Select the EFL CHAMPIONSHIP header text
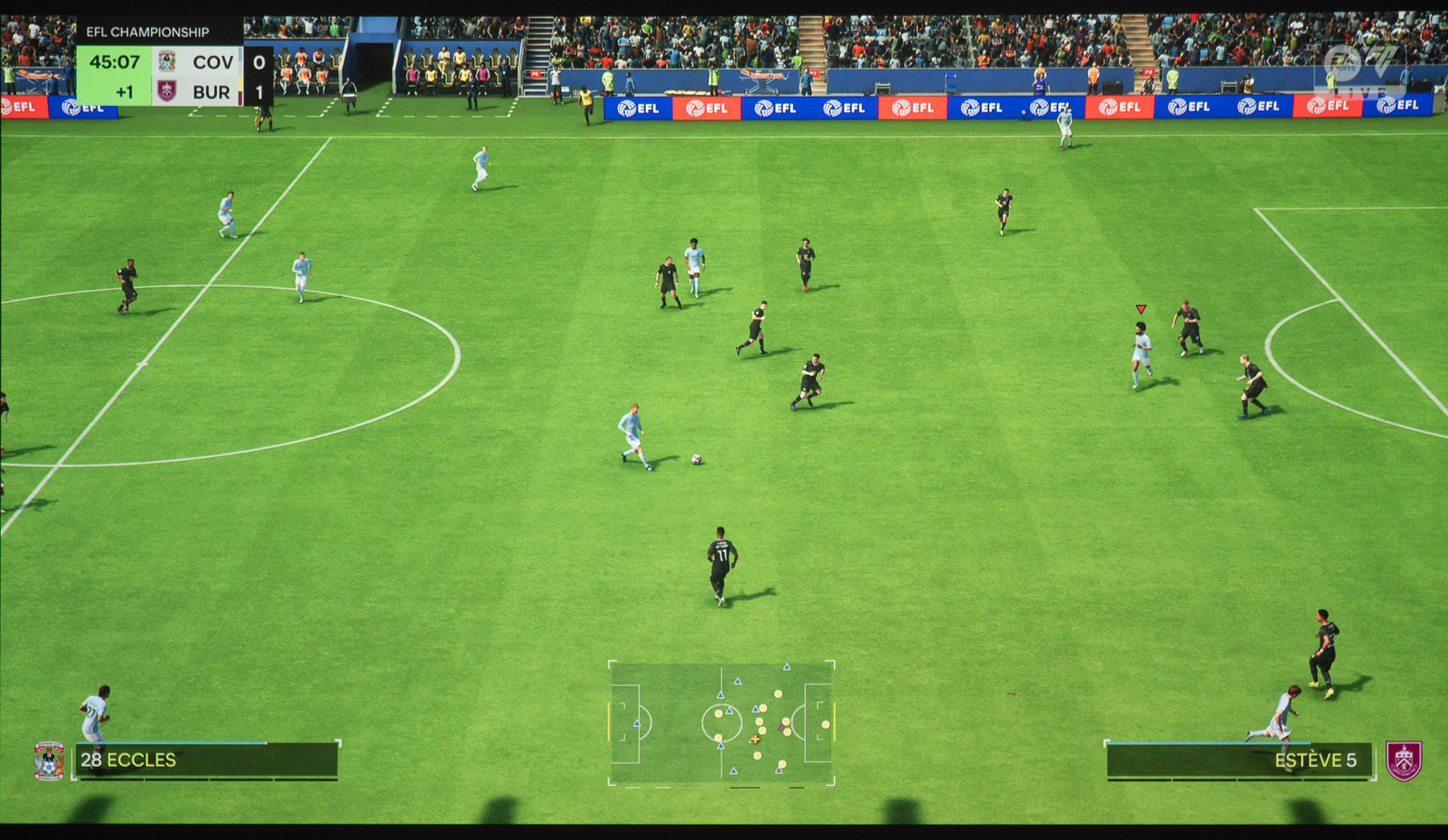This screenshot has height=840, width=1448. tap(146, 32)
